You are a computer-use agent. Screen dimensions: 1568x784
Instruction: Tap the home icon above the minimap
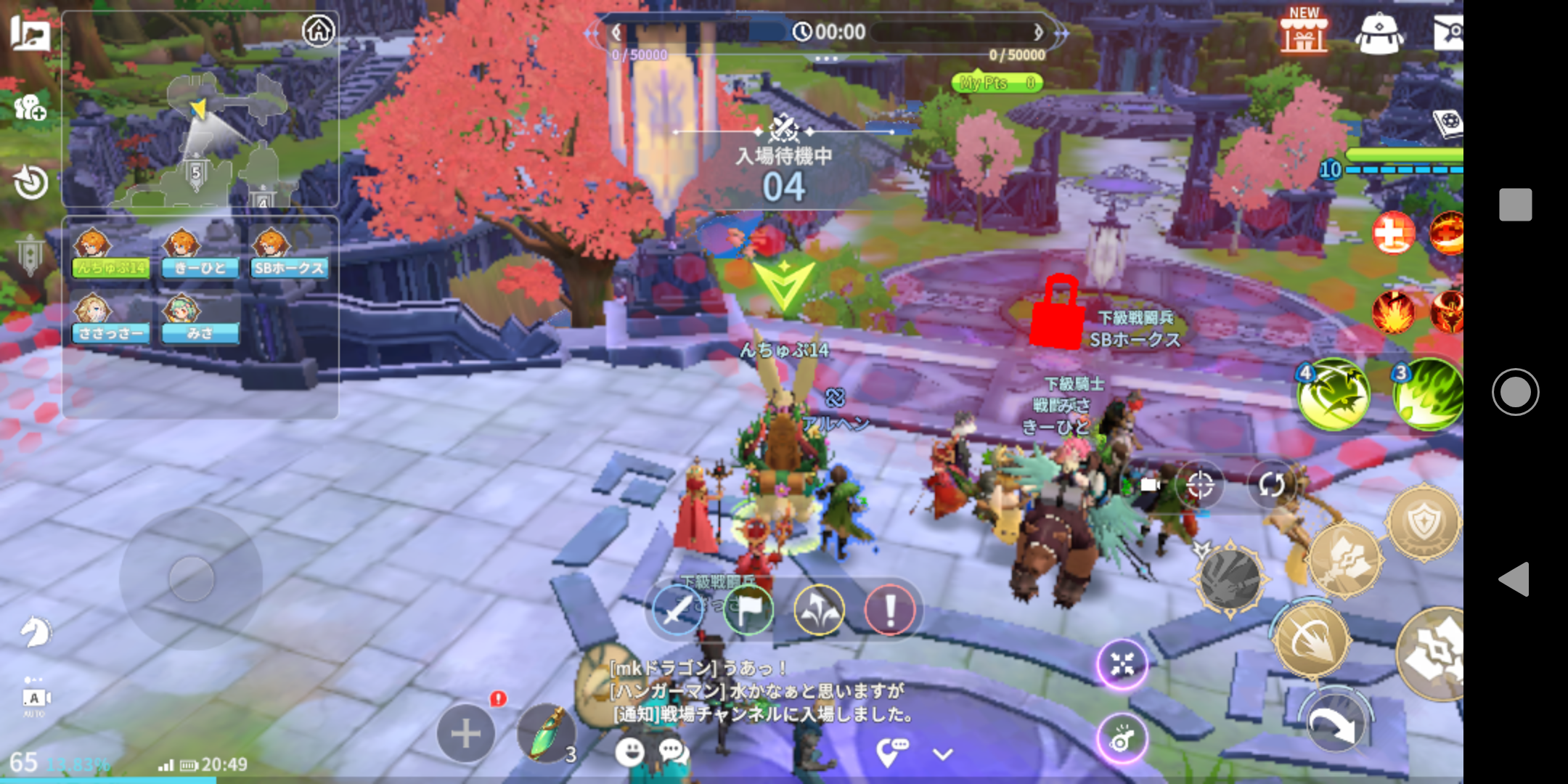click(319, 31)
